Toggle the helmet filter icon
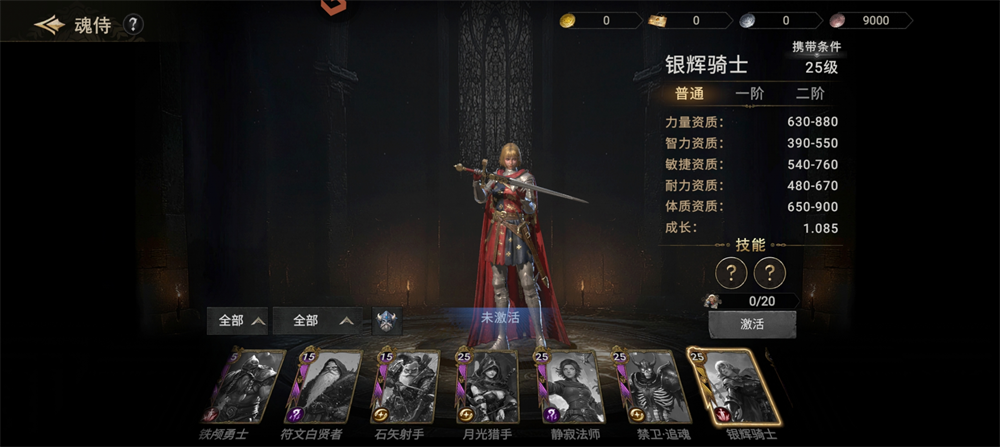Viewport: 1000px width, 447px height. pos(387,321)
